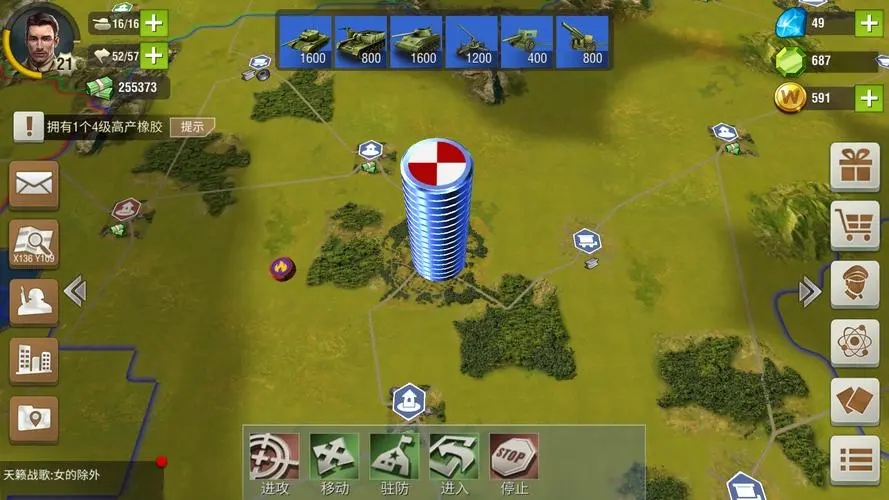Screen dimensions: 889x500
Task: Tap the plus next to 52/57
Action: pos(155,55)
